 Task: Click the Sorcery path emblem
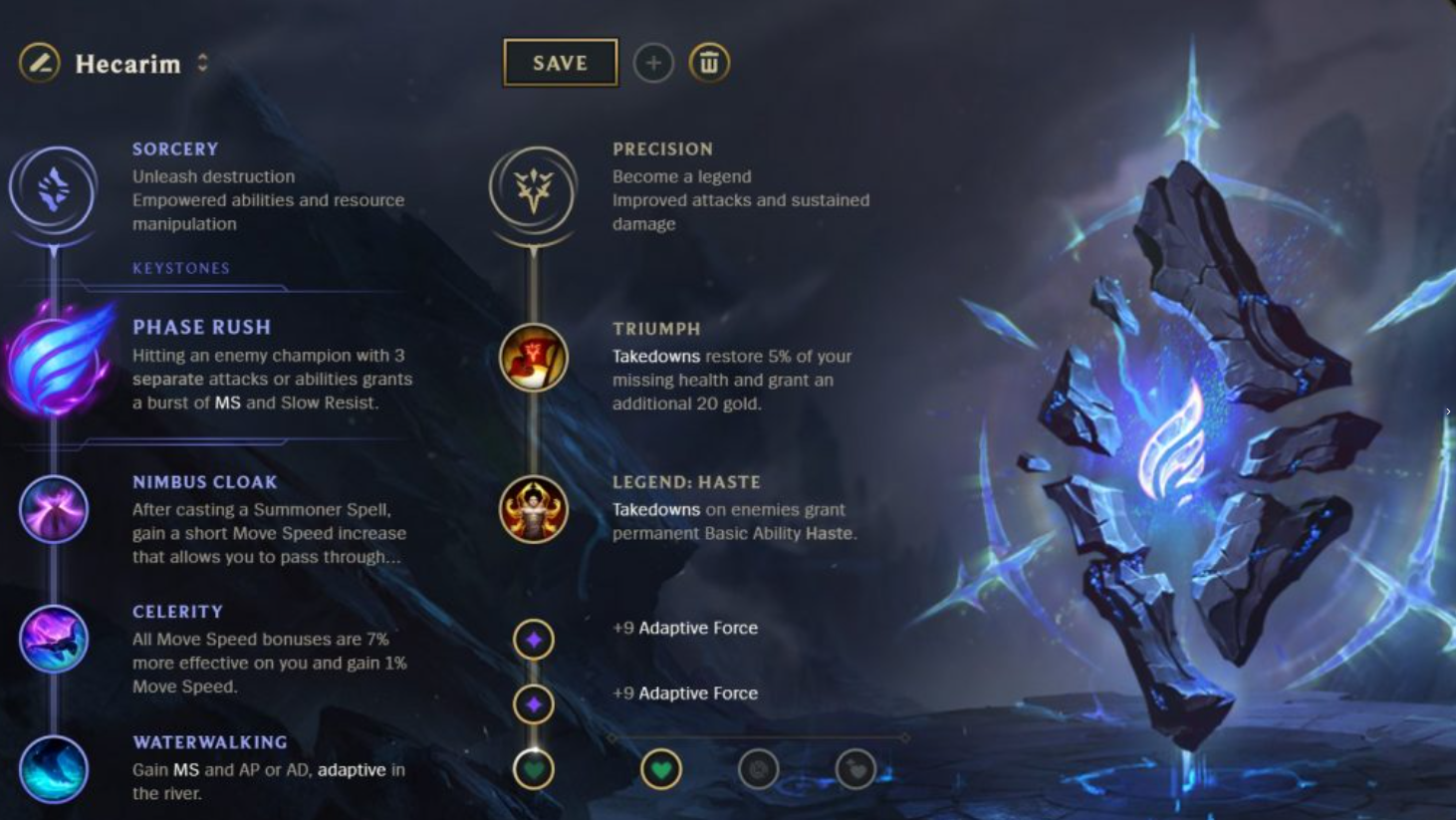[53, 191]
